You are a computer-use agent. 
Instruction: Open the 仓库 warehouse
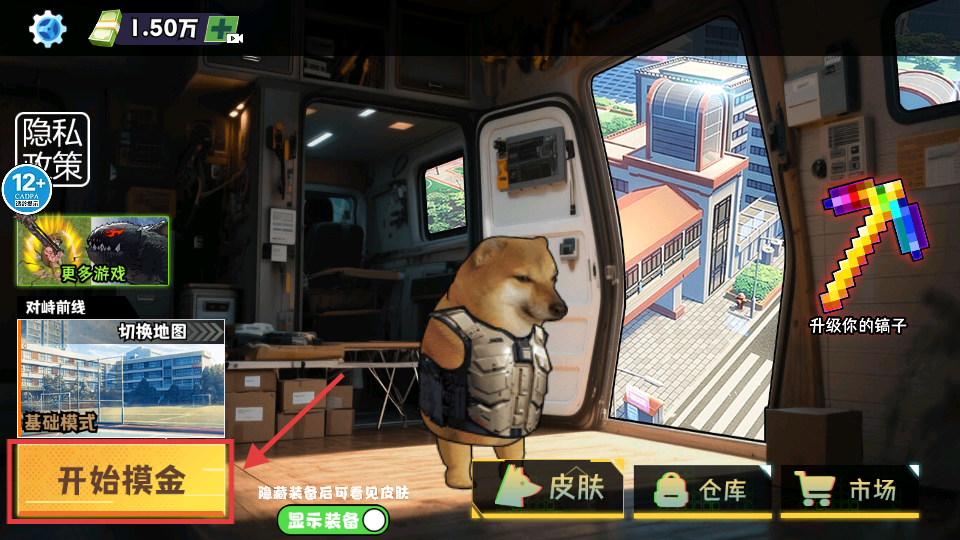point(703,490)
